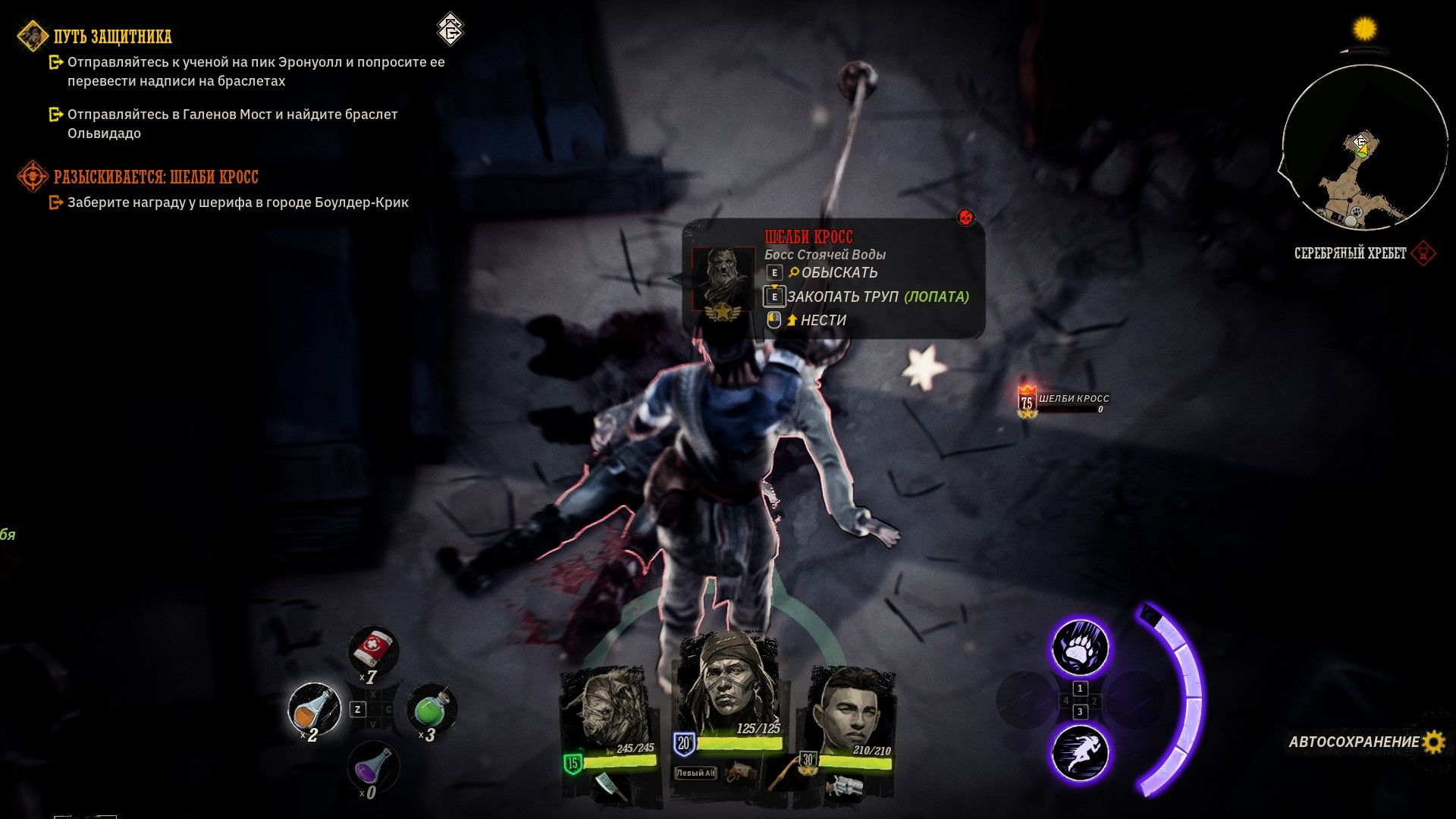Open the РАЗЫСКИВАЕТСЯ: ШЕЛБИ КРОСС bounty quest
This screenshot has height=819, width=1456.
click(155, 177)
